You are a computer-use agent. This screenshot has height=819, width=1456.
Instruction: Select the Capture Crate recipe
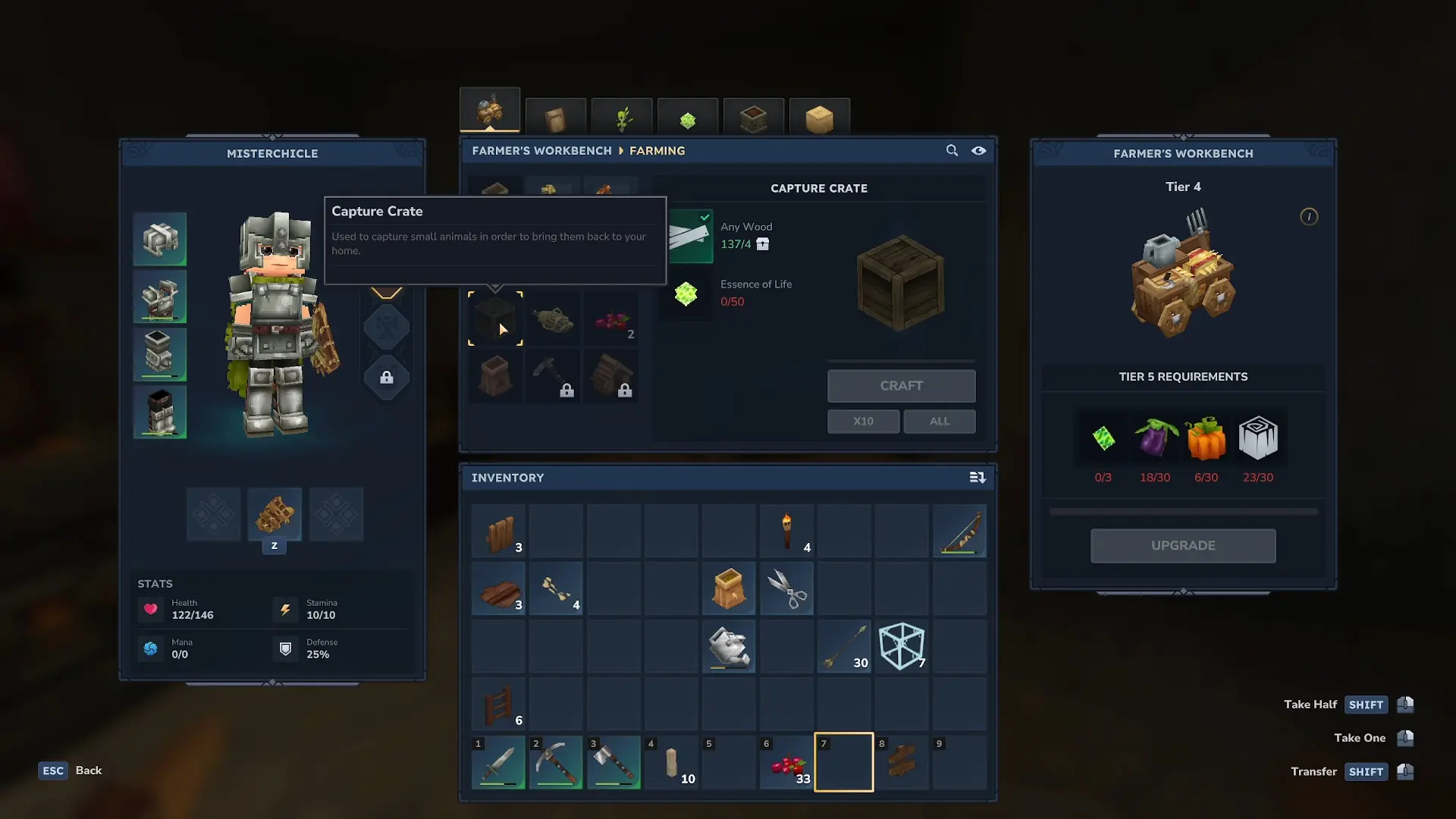(495, 318)
